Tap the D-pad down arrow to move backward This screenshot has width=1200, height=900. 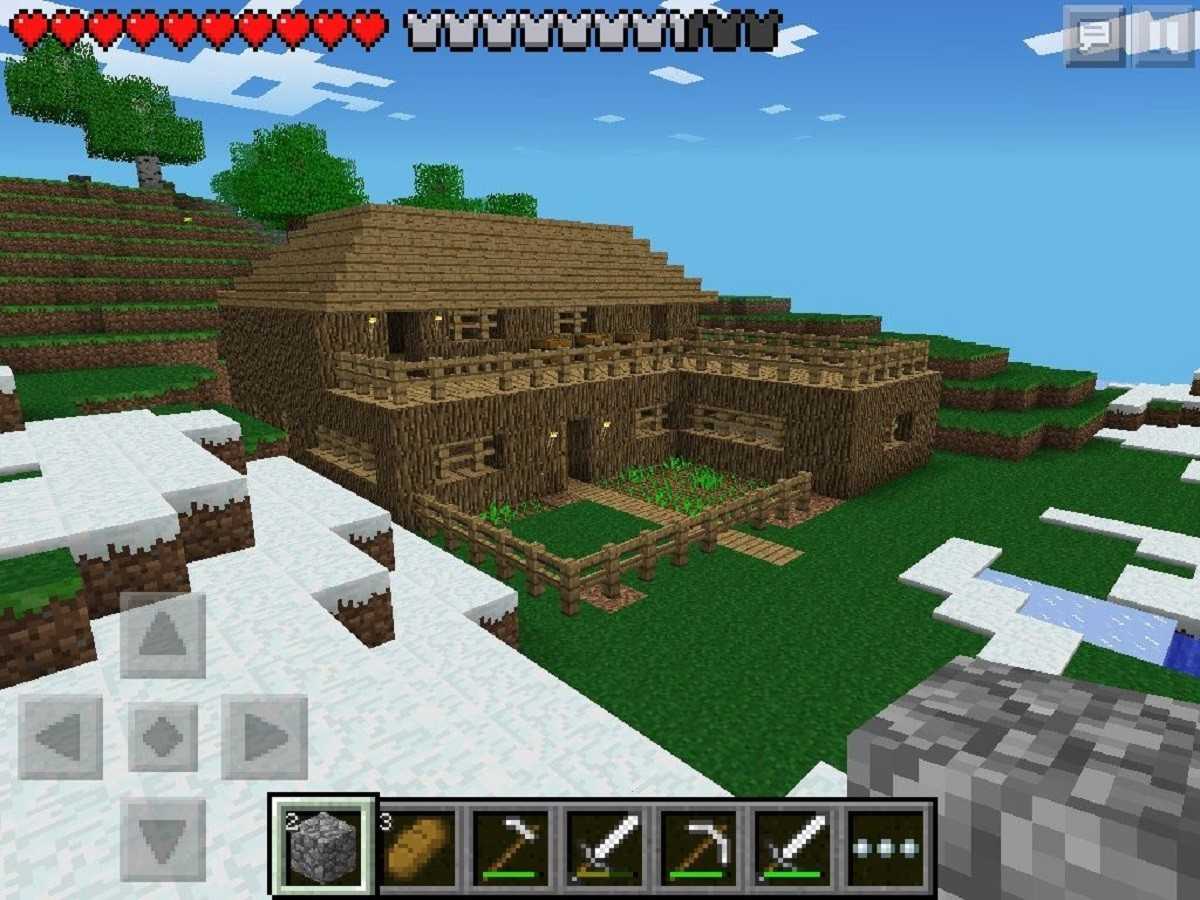[163, 838]
